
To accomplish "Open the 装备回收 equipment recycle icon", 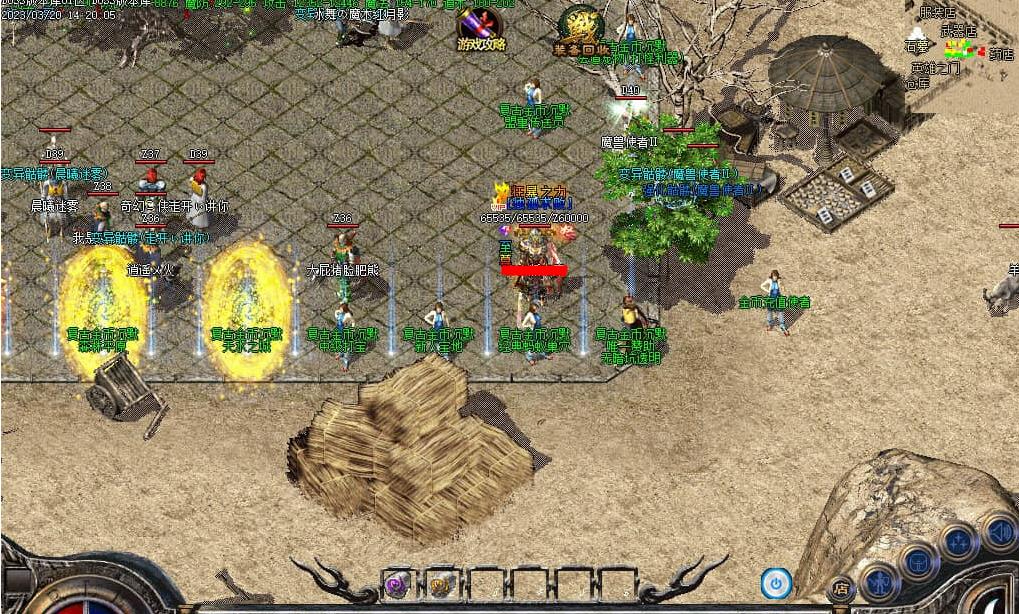I will pos(581,28).
